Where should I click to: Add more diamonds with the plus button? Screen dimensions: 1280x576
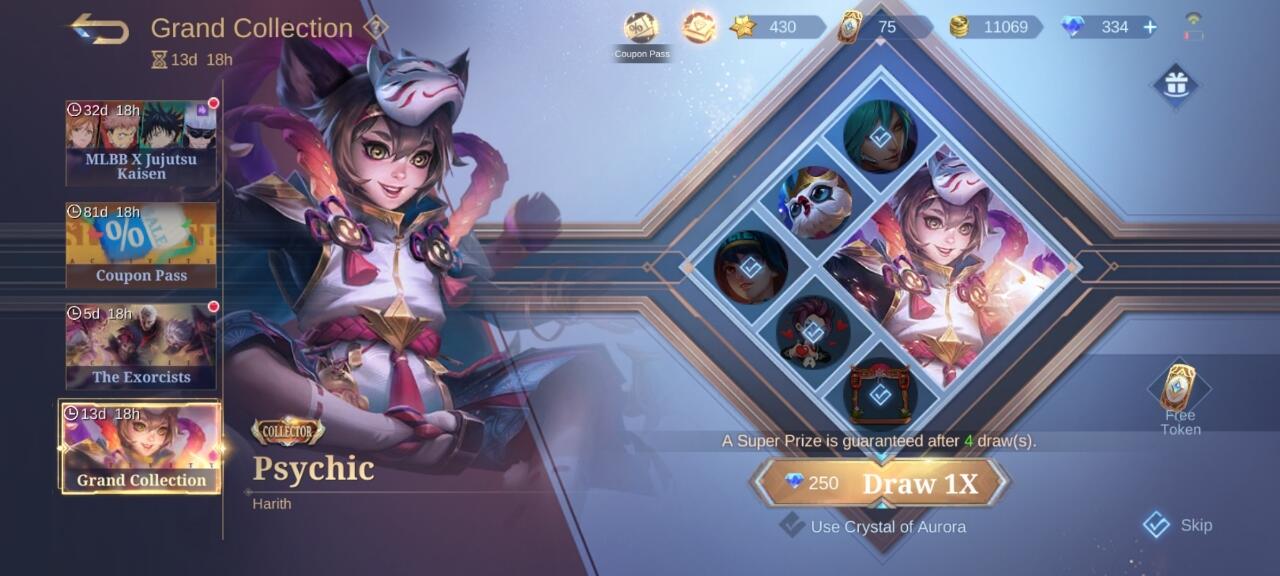[1150, 27]
